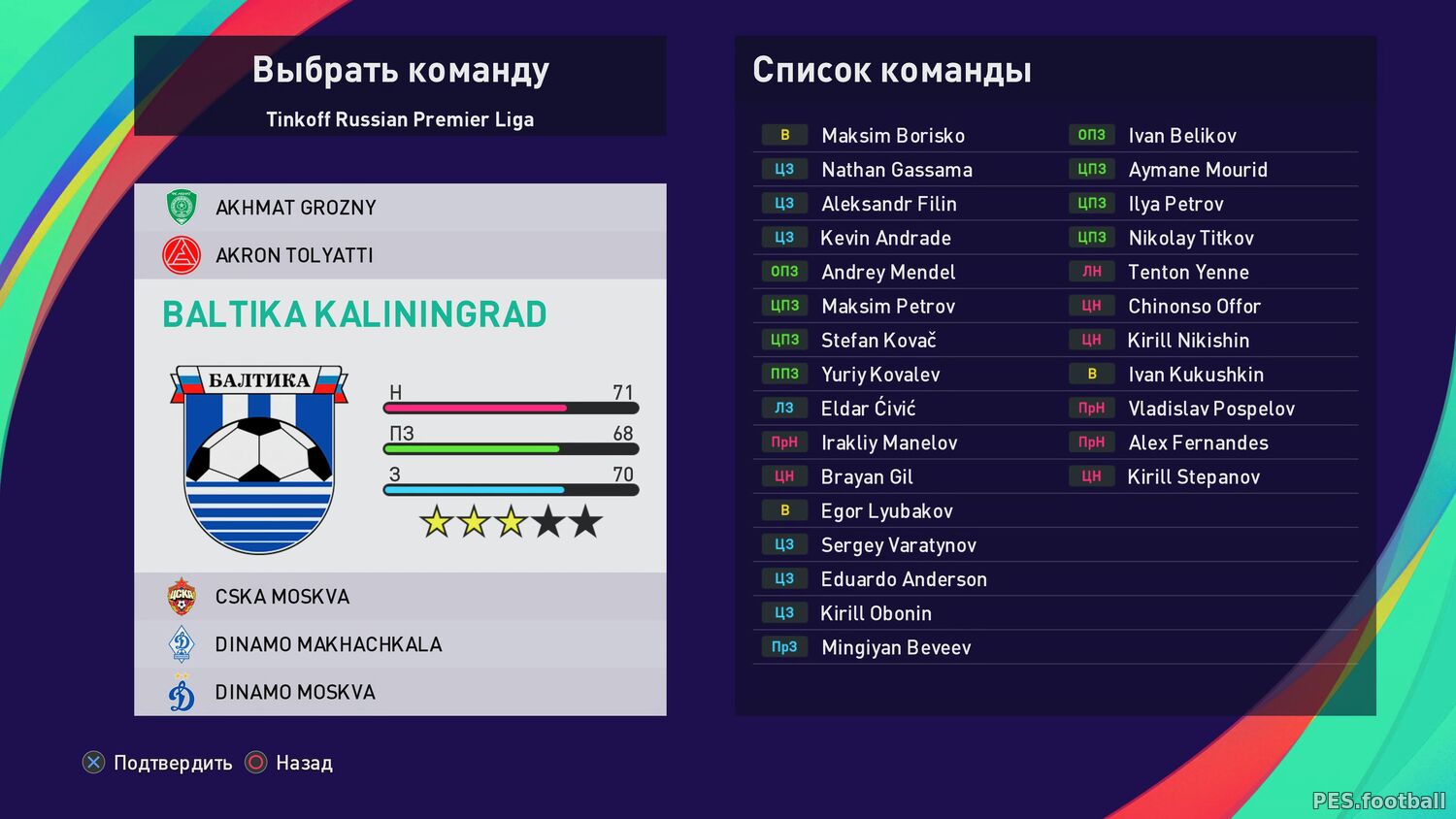Viewport: 1456px width, 819px height.
Task: Select striker Brayan Gil
Action: coord(866,477)
